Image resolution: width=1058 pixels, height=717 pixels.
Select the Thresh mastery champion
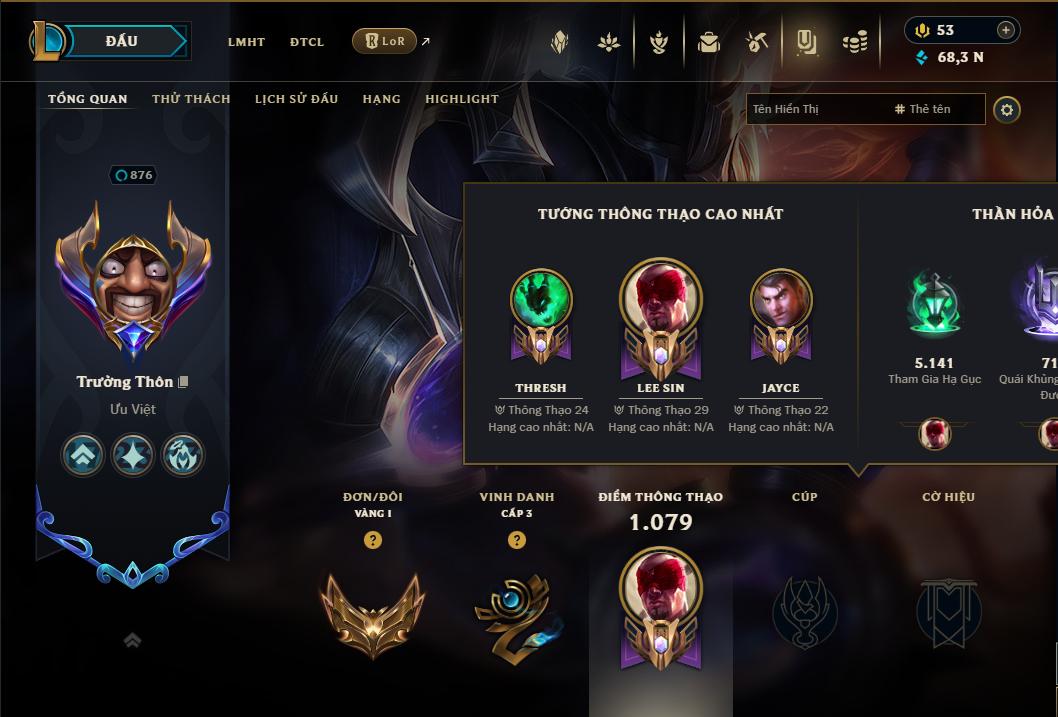[541, 310]
